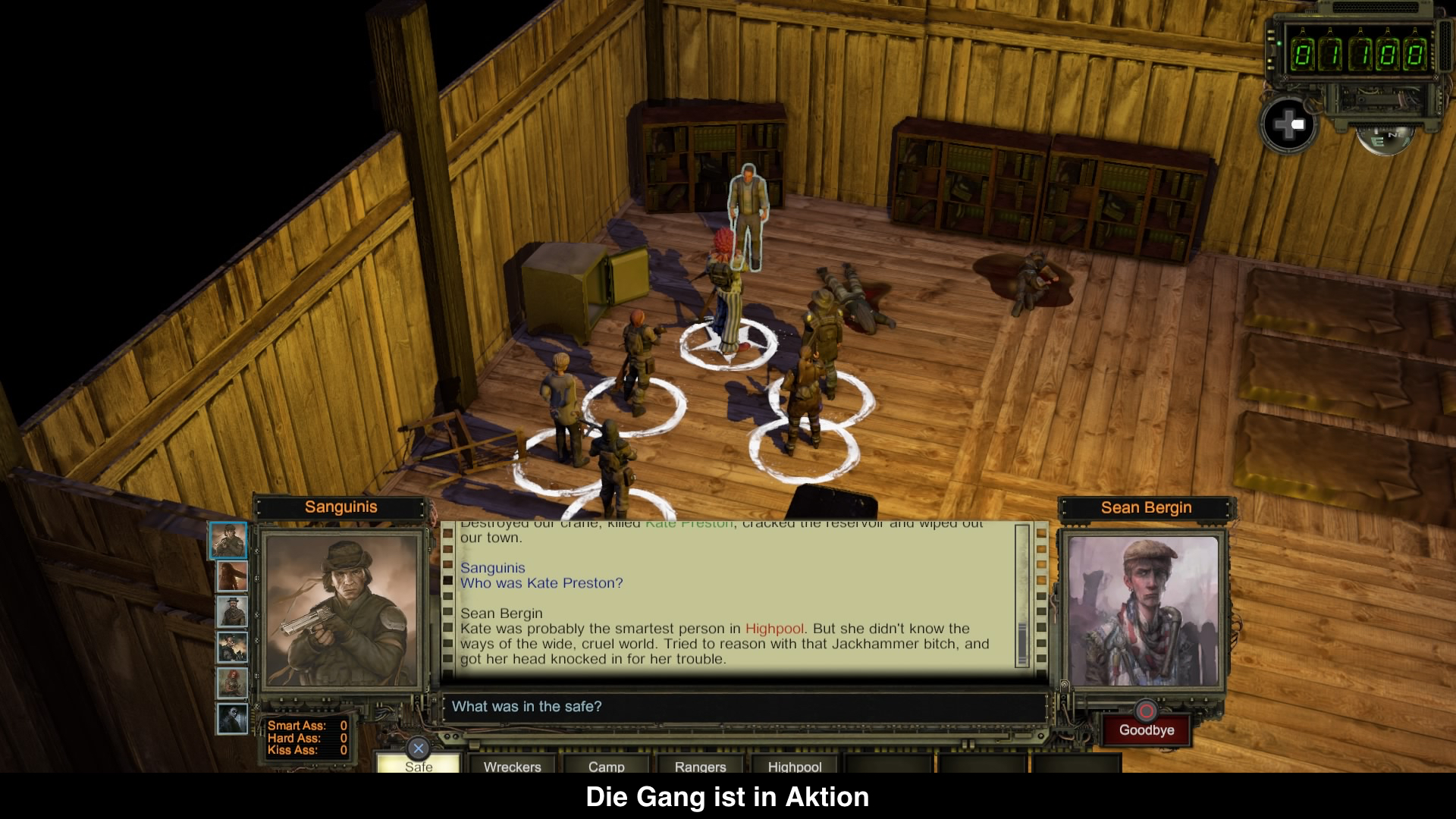This screenshot has width=1456, height=819.
Task: Choose the Wreckers dialogue keyword
Action: (513, 765)
